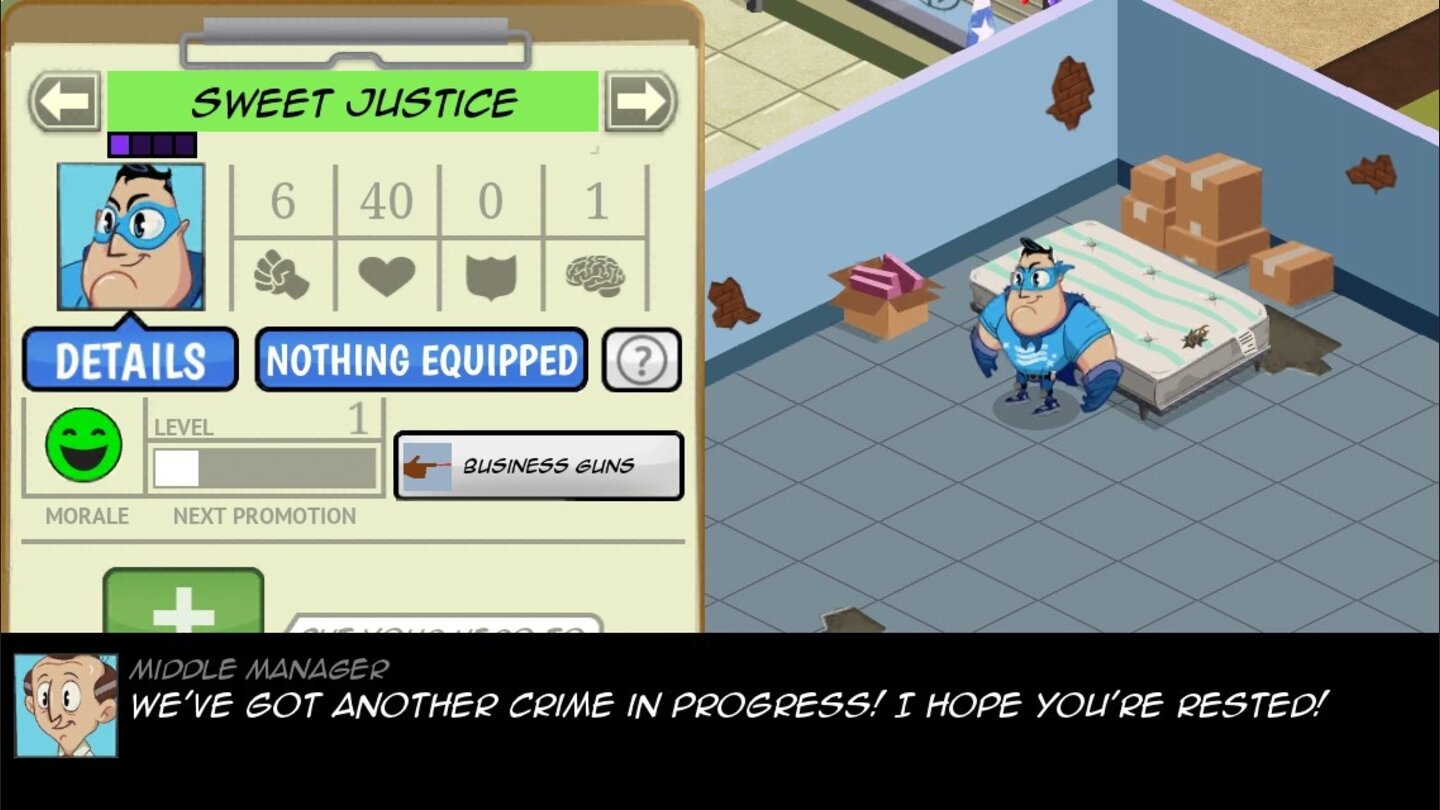The width and height of the screenshot is (1440, 810).
Task: Switch to the previous hero with the left arrow
Action: coord(62,98)
